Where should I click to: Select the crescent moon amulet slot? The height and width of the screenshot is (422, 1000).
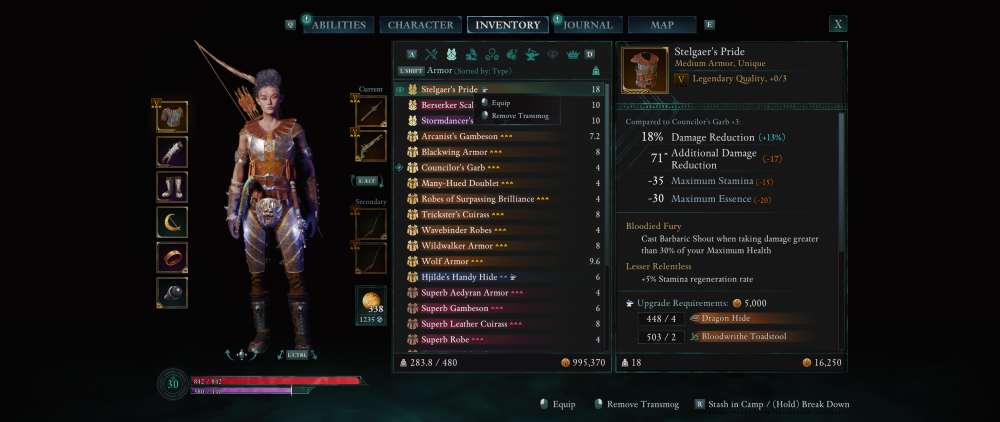pos(172,222)
